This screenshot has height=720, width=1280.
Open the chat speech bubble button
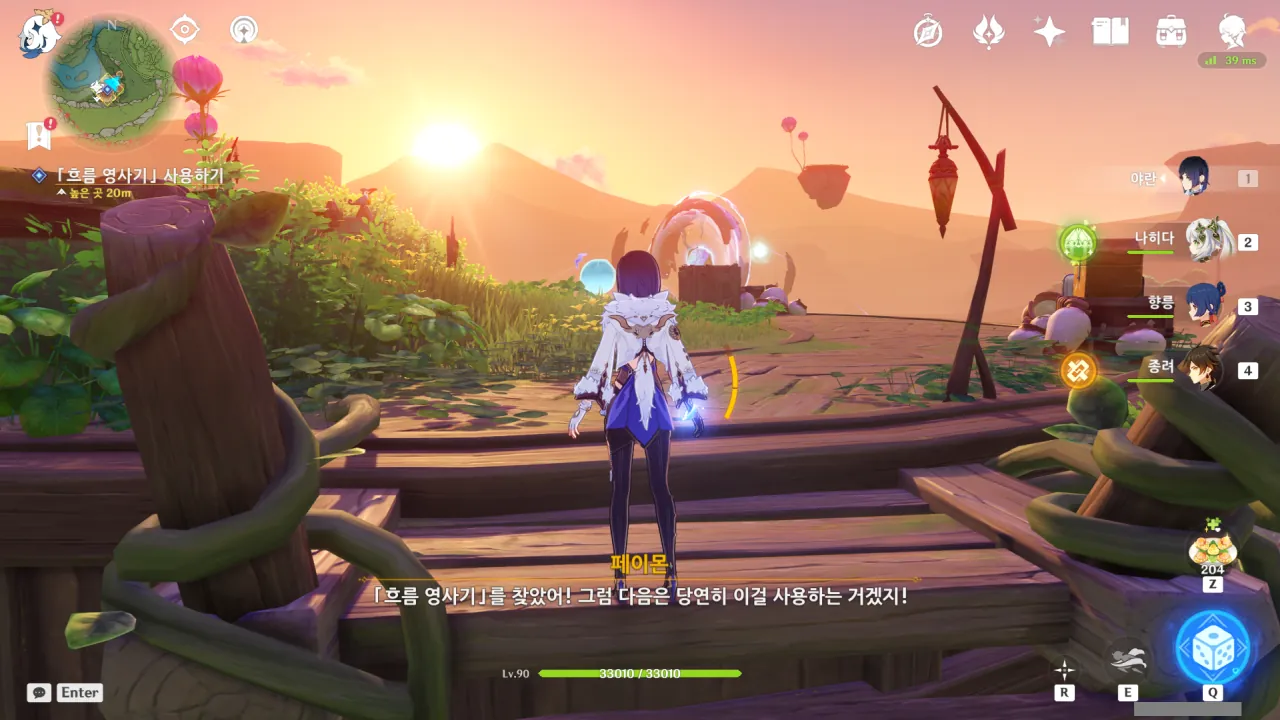click(39, 692)
